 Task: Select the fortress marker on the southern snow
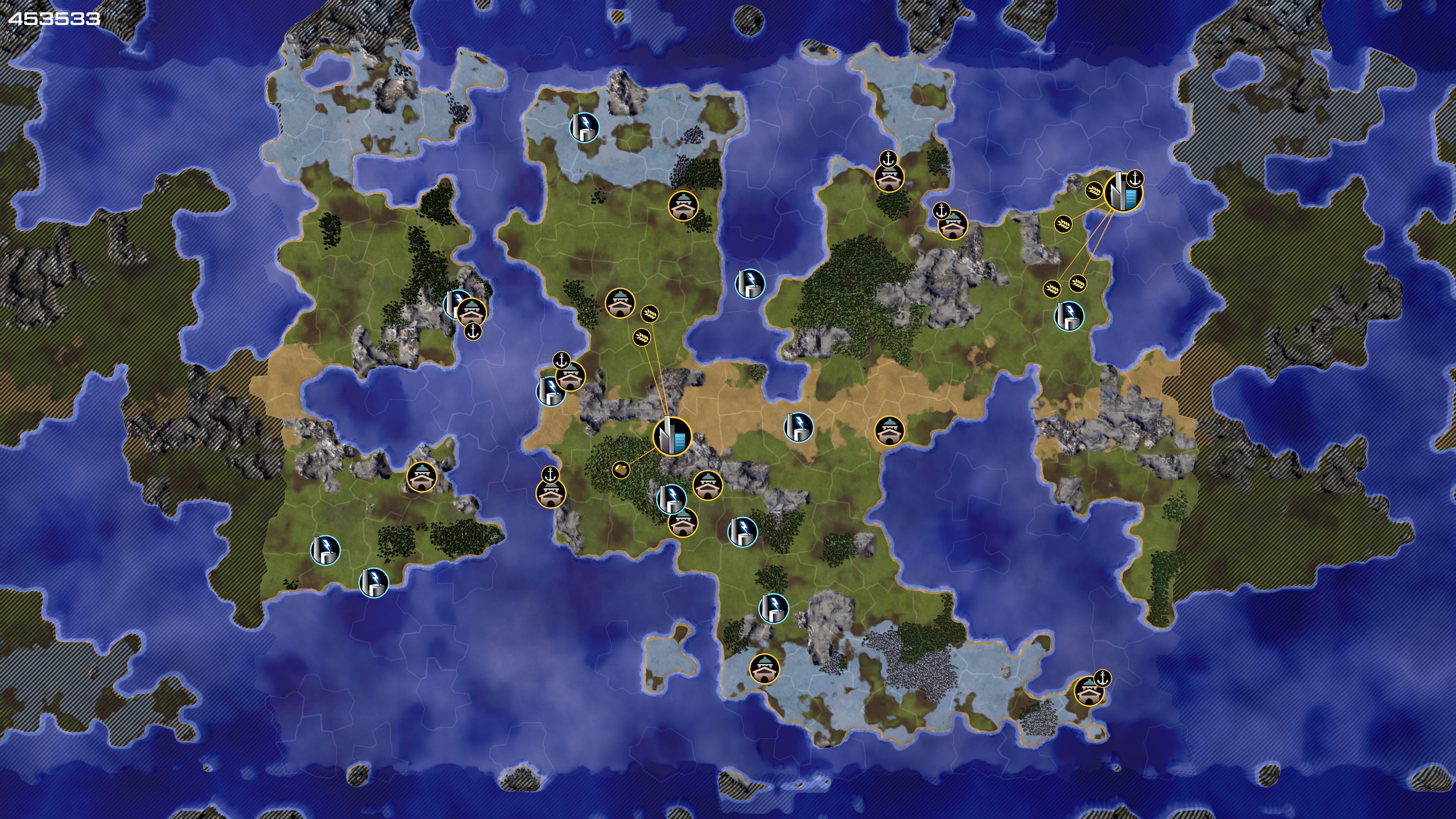[x=764, y=669]
